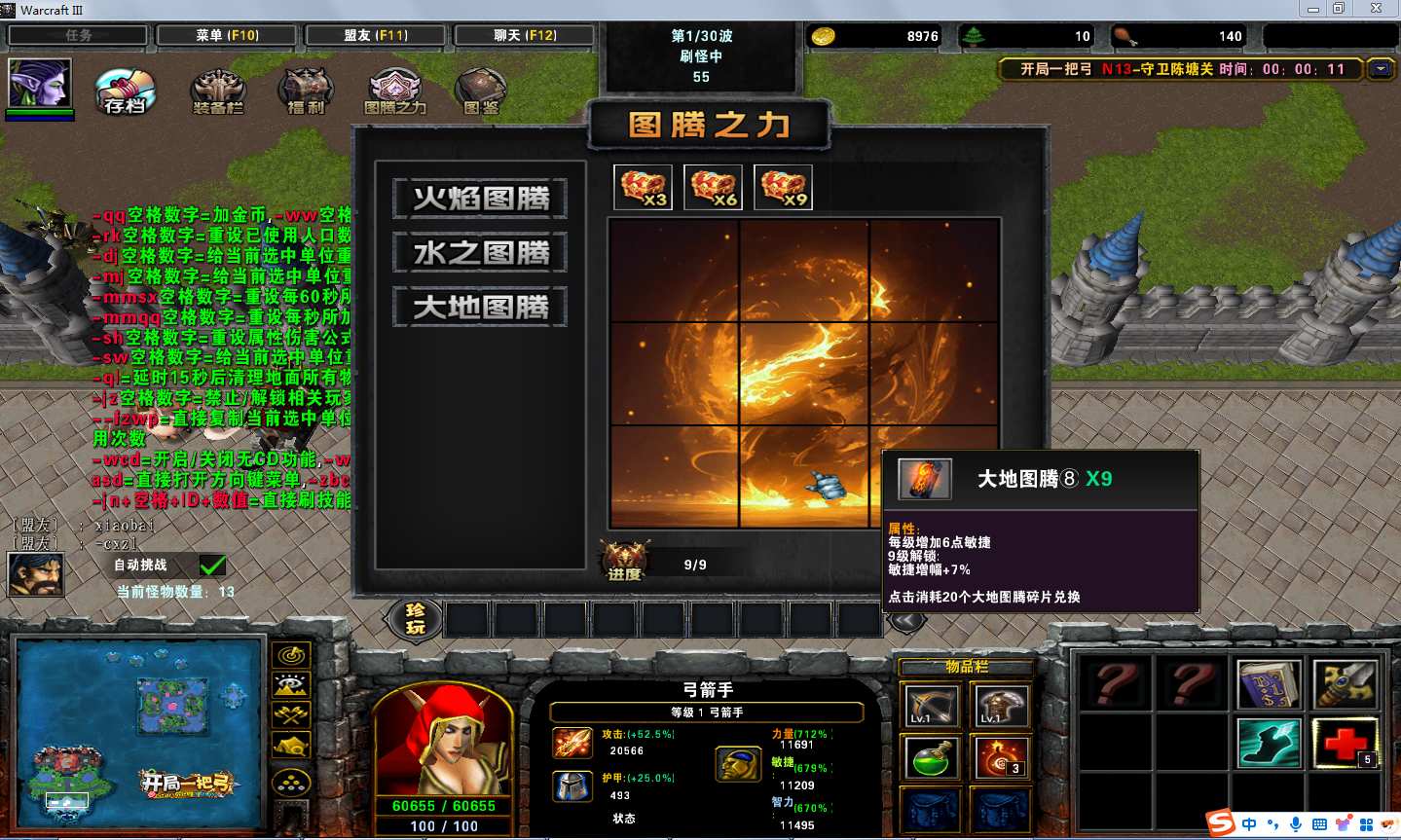Open the 福利 rewards icon
Image resolution: width=1401 pixels, height=840 pixels.
(x=306, y=91)
